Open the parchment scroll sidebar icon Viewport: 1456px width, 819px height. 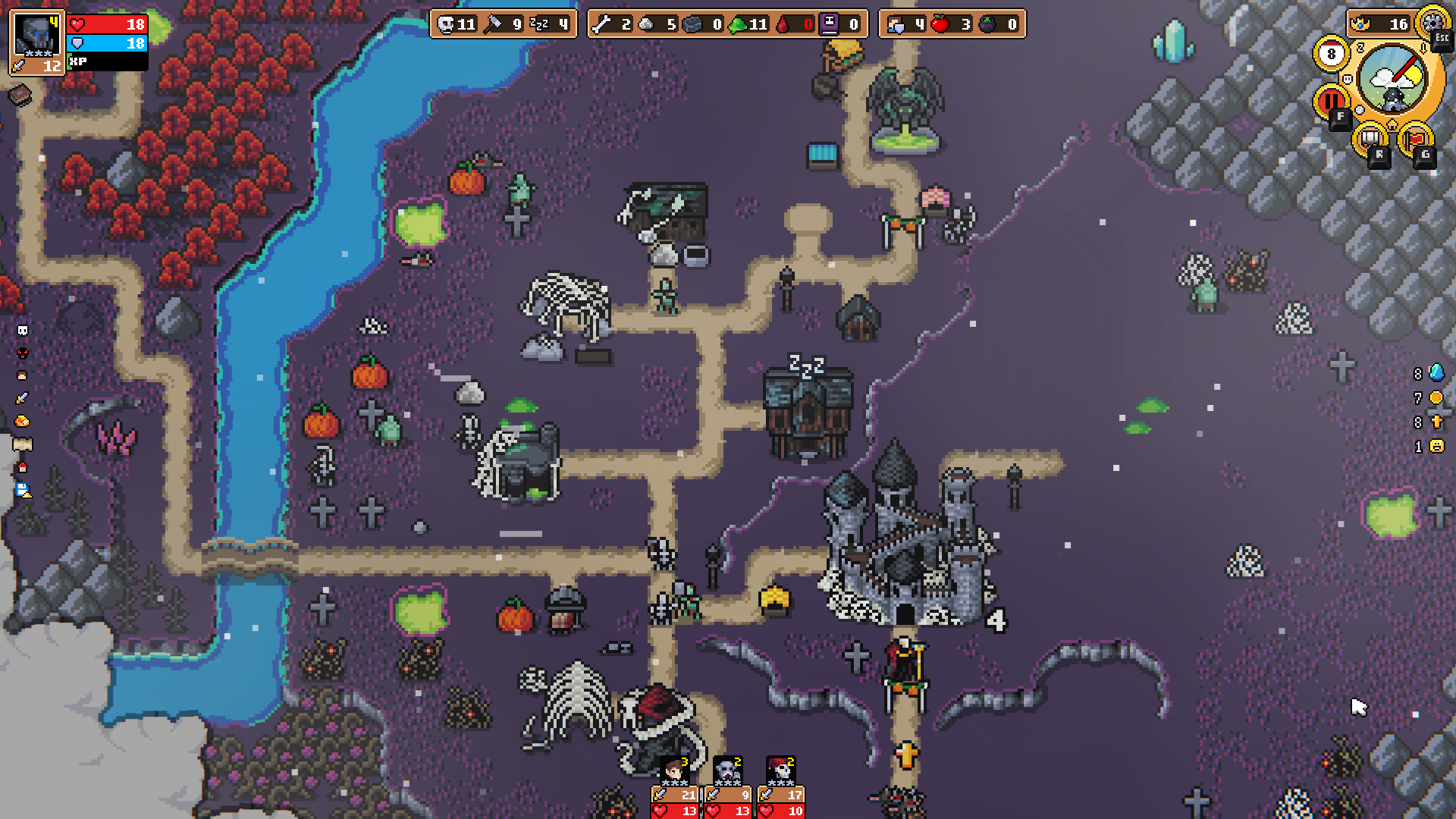point(23,444)
